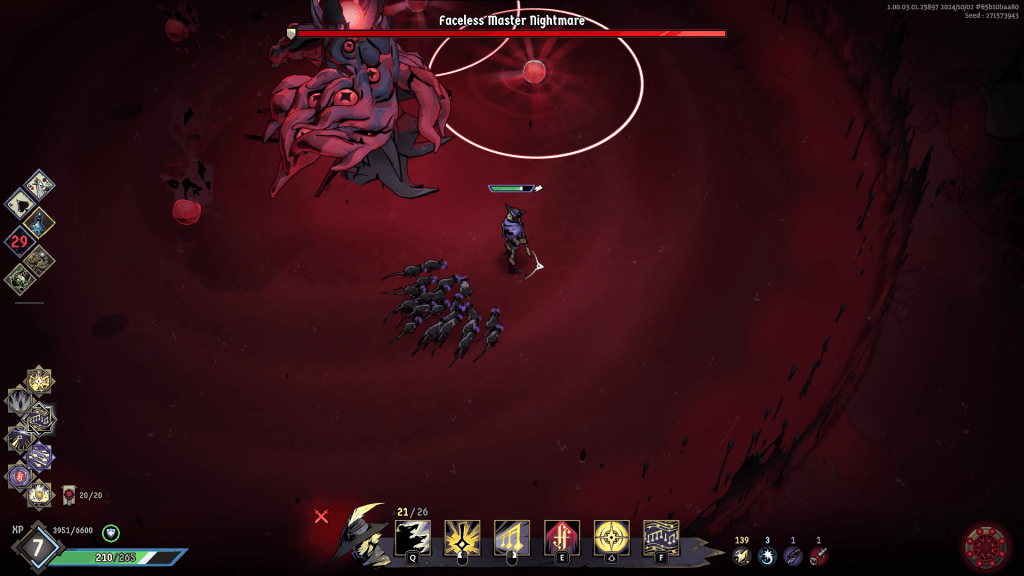Trigger the red forte symbol ability
The height and width of the screenshot is (576, 1024).
click(x=561, y=538)
